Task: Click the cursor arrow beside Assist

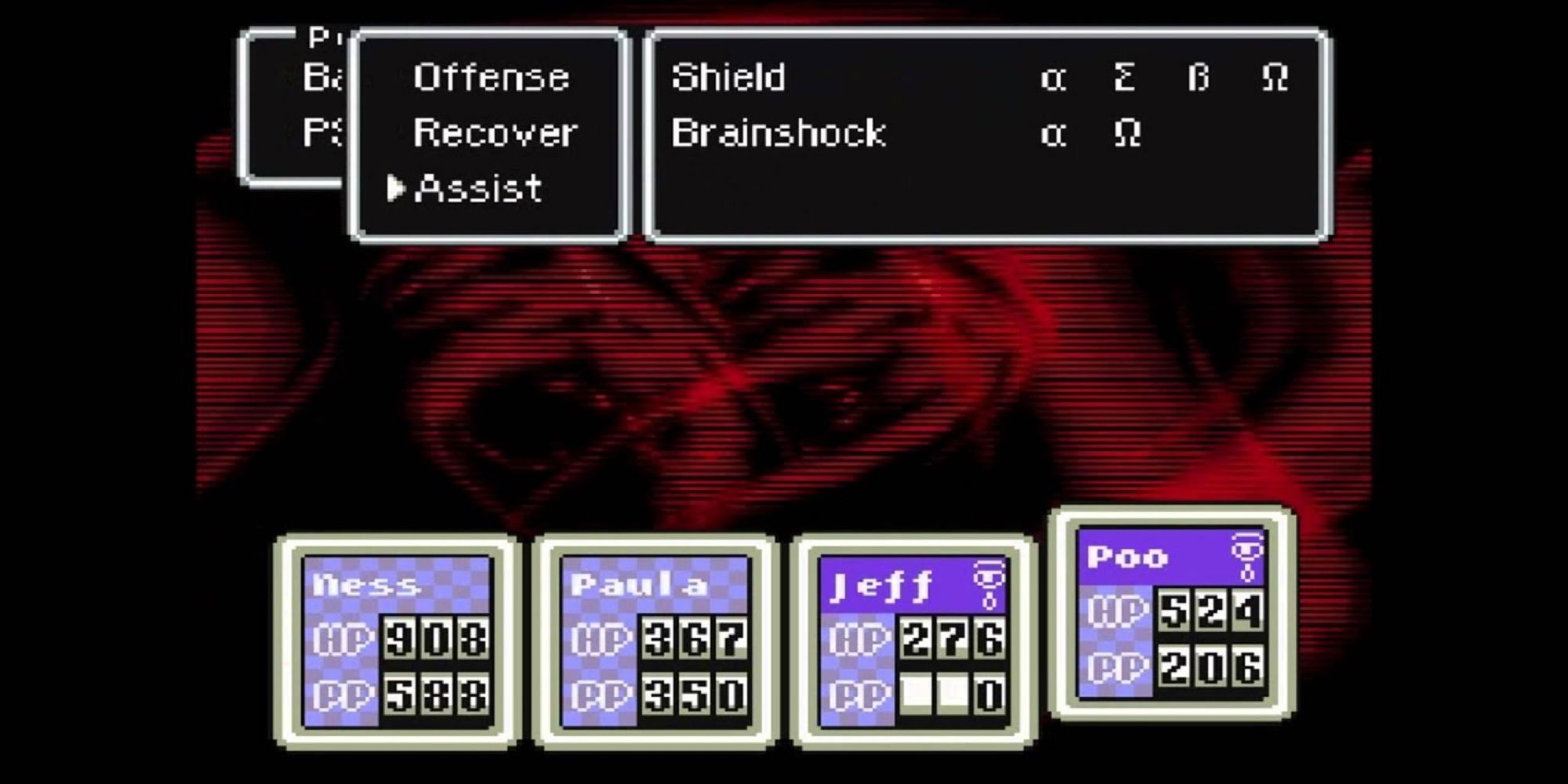Action: (x=394, y=188)
